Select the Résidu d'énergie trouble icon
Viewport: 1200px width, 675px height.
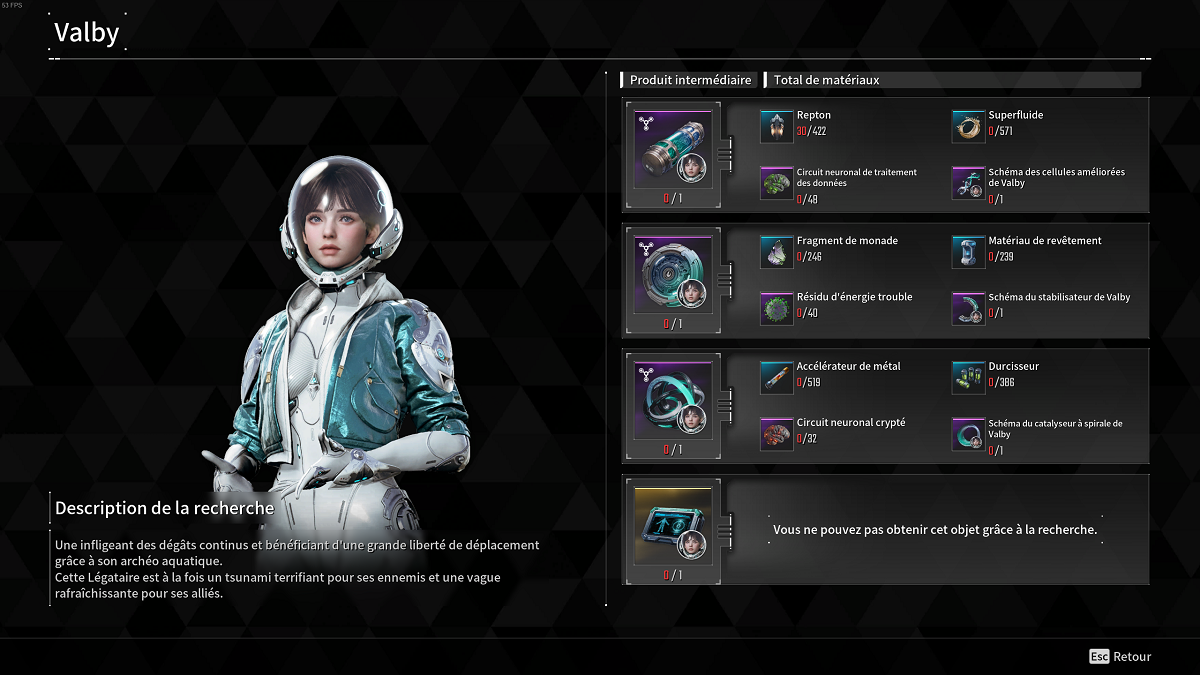(777, 308)
